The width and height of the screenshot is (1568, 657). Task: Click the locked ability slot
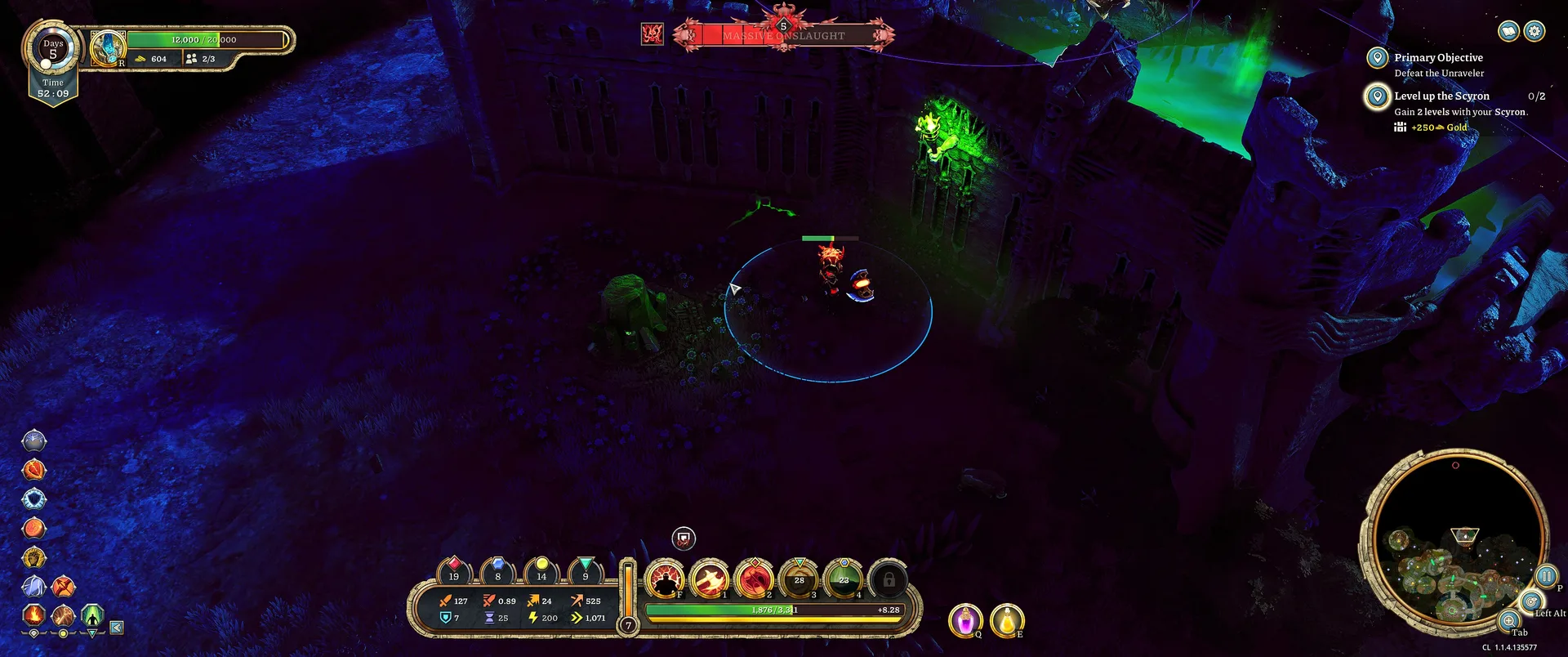tap(889, 580)
